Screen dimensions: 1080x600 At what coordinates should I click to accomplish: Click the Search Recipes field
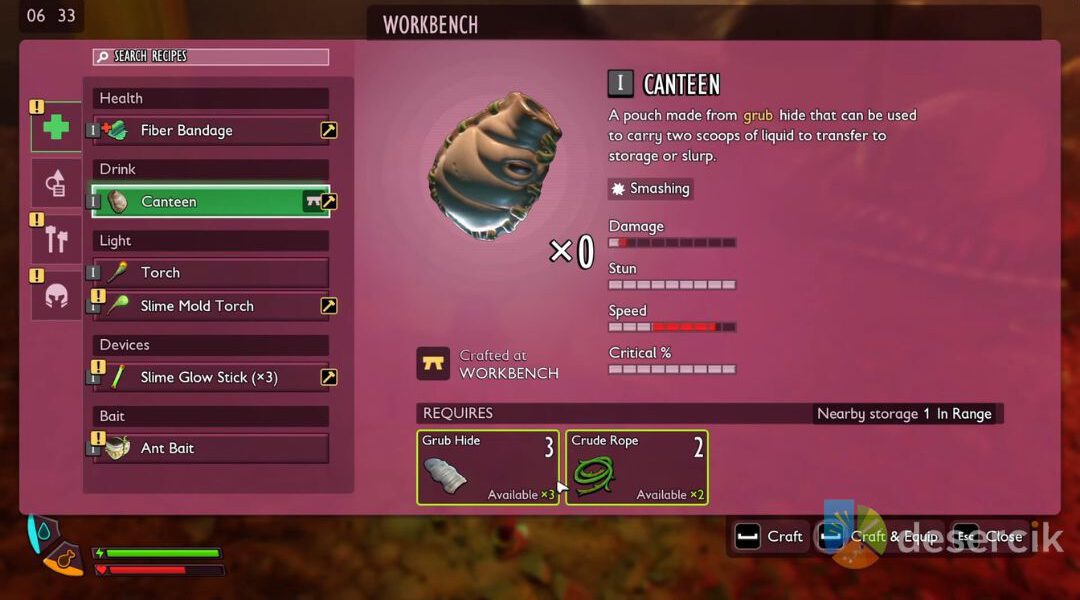pos(211,57)
